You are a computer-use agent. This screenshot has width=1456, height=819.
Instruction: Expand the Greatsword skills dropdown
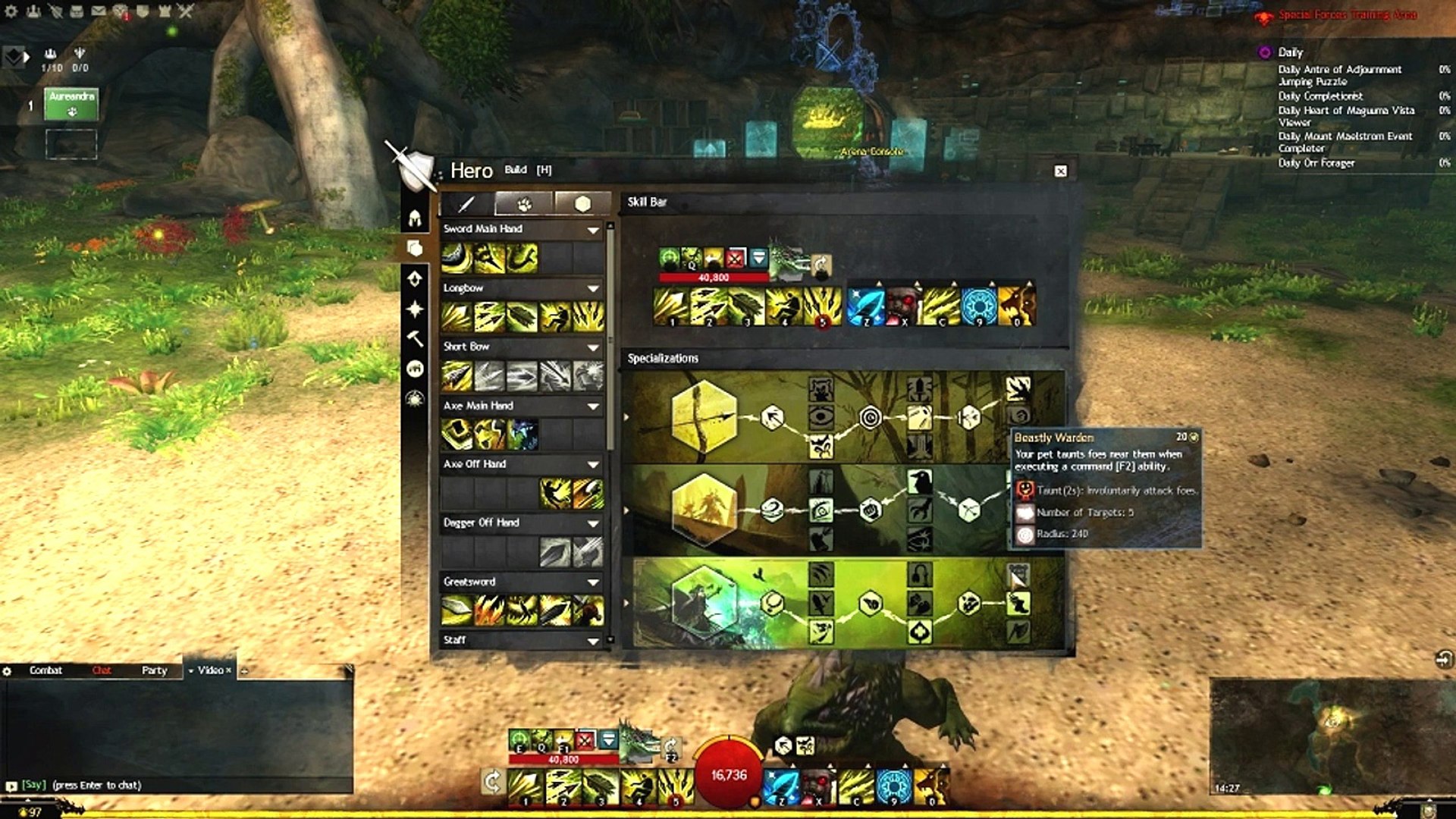593,582
